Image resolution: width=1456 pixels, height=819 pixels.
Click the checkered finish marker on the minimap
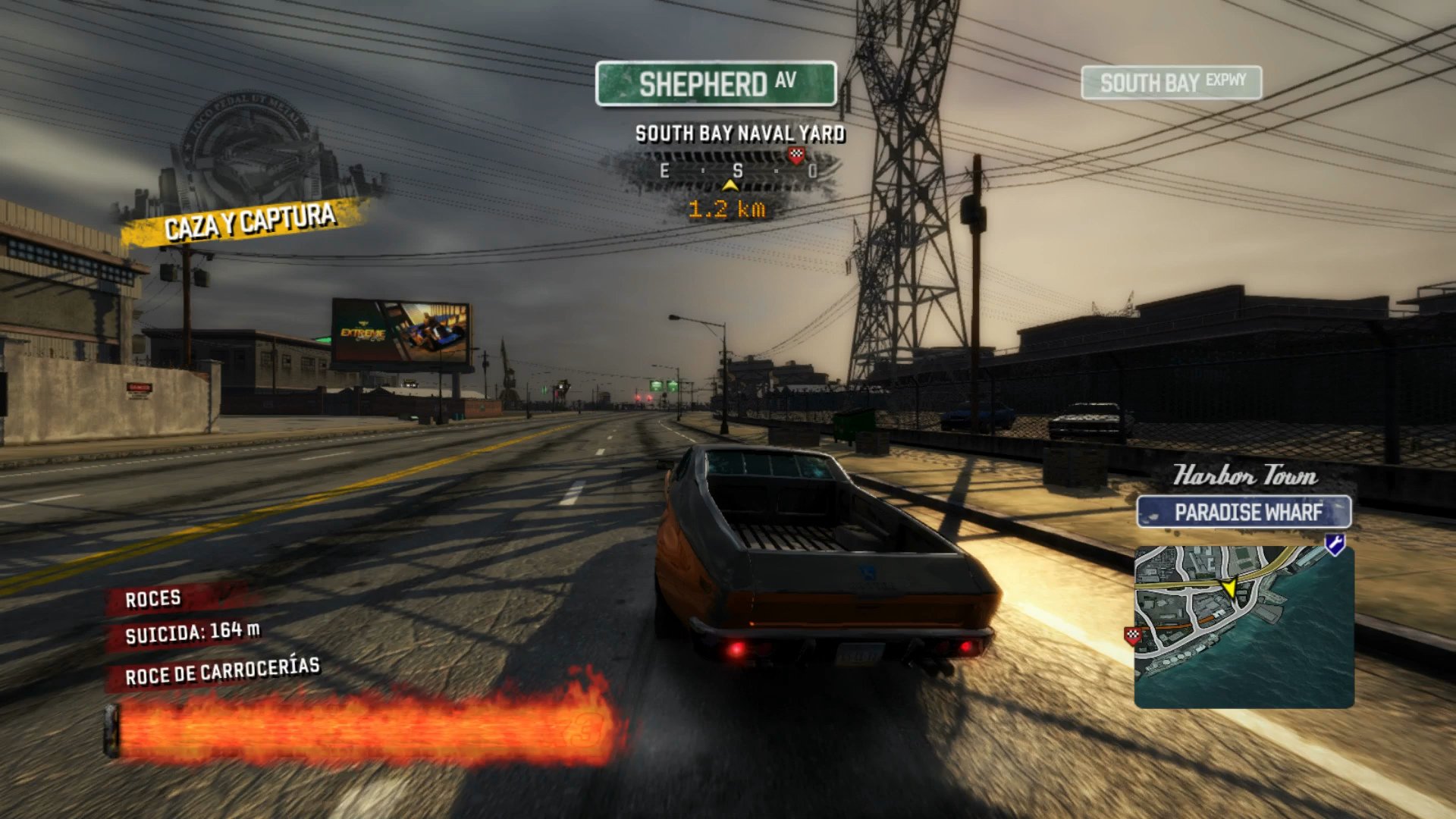[1133, 635]
